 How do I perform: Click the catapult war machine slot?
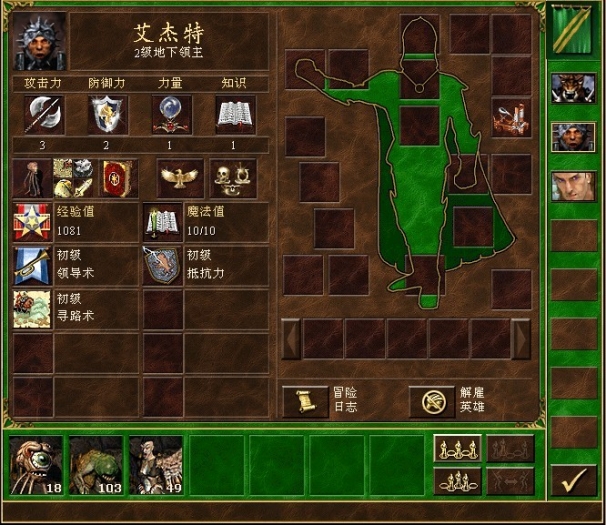click(511, 118)
